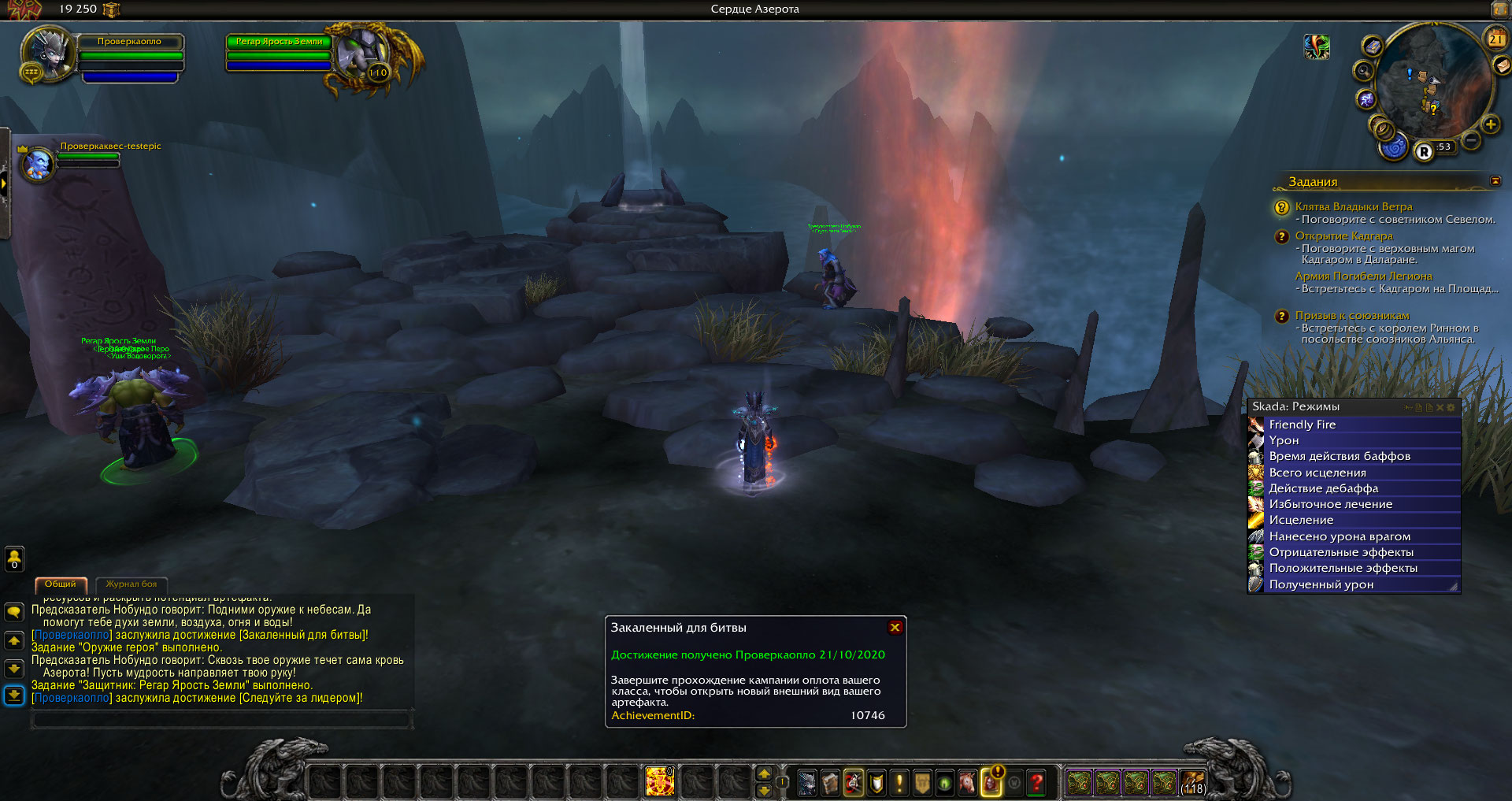
Task: Select target frame Регар Ярость Земли
Action: click(x=280, y=42)
